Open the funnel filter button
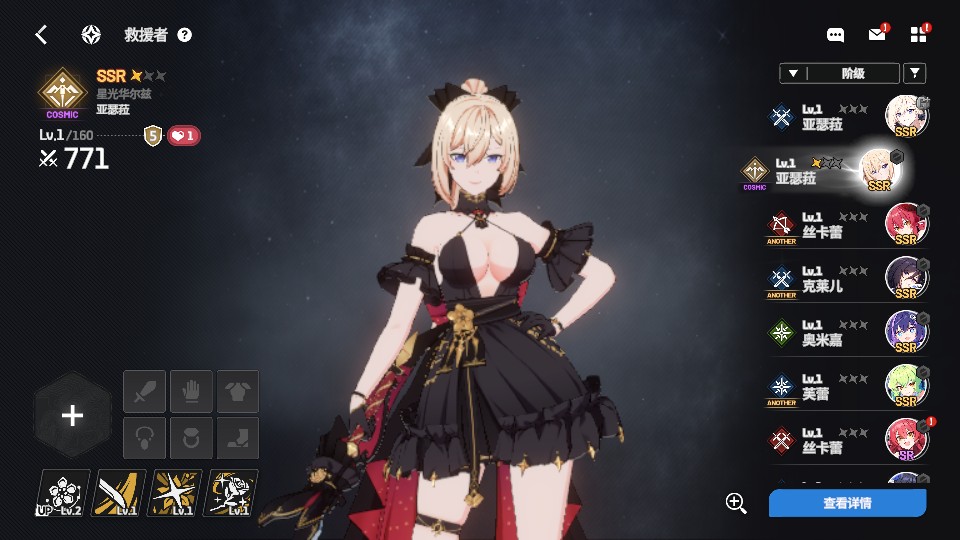The image size is (960, 540). tap(914, 73)
